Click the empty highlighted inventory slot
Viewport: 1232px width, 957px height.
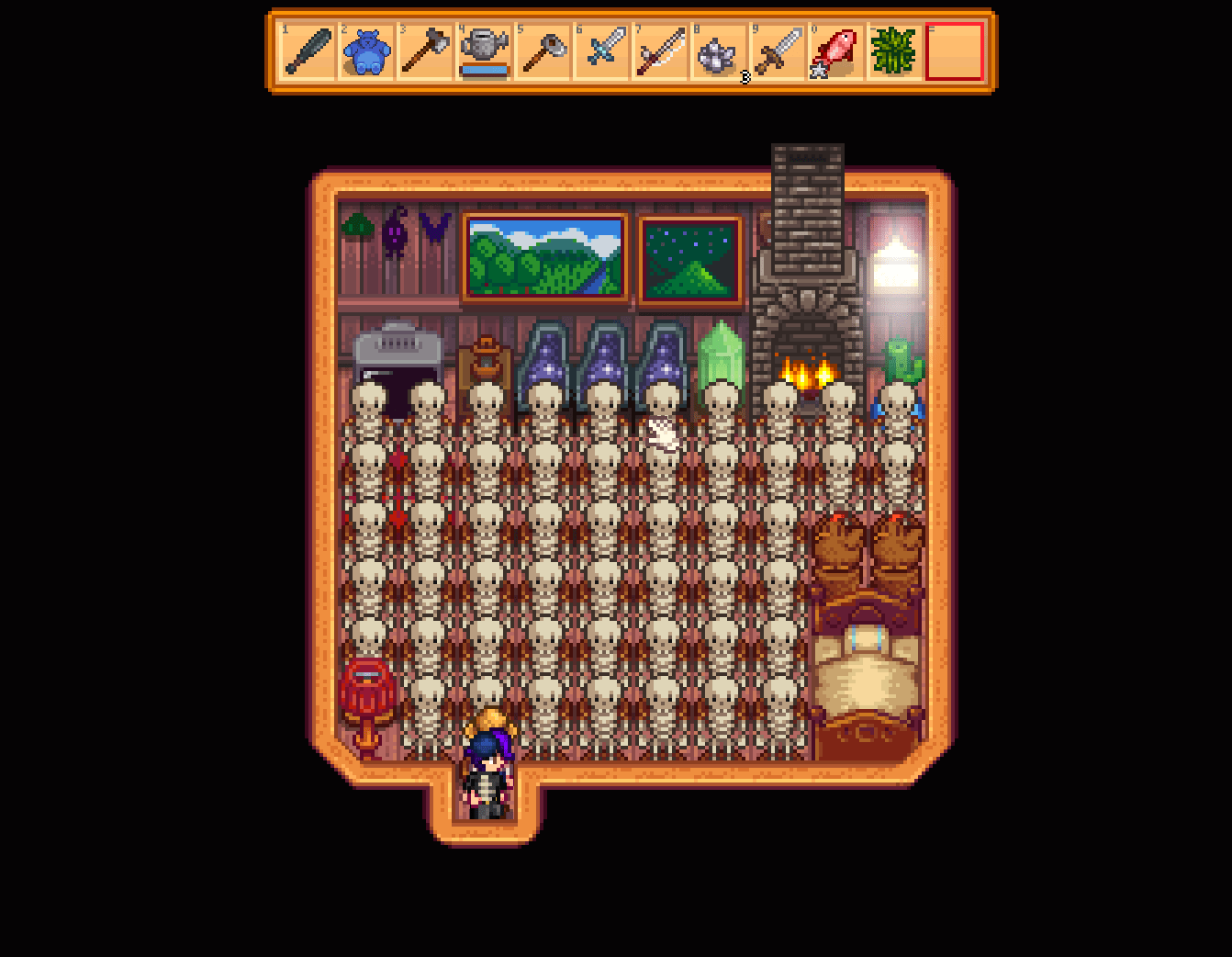point(956,52)
